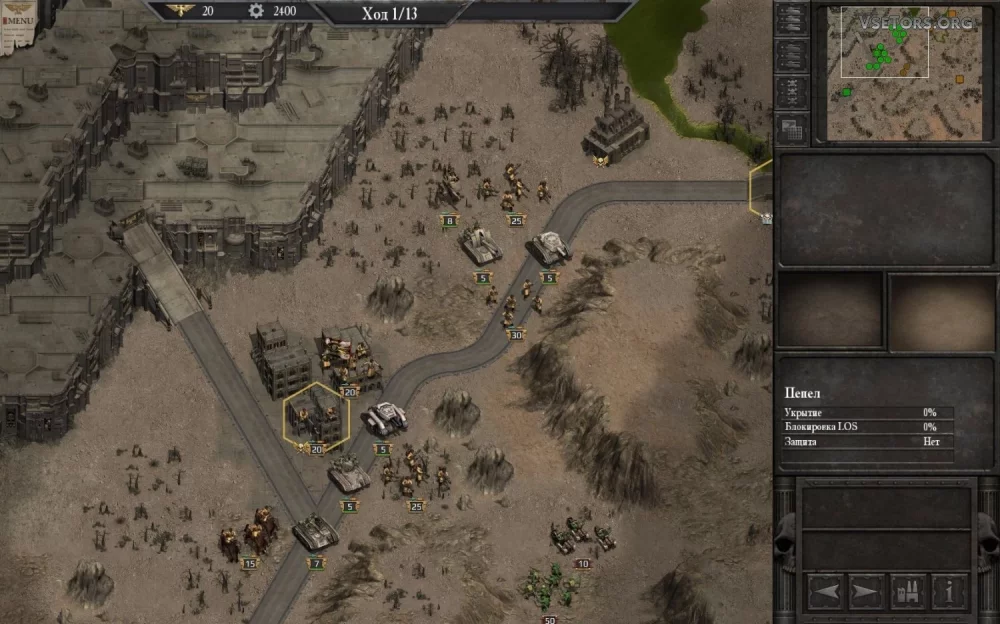The image size is (1000, 624).
Task: Open the MENU parchment button
Action: coord(20,16)
